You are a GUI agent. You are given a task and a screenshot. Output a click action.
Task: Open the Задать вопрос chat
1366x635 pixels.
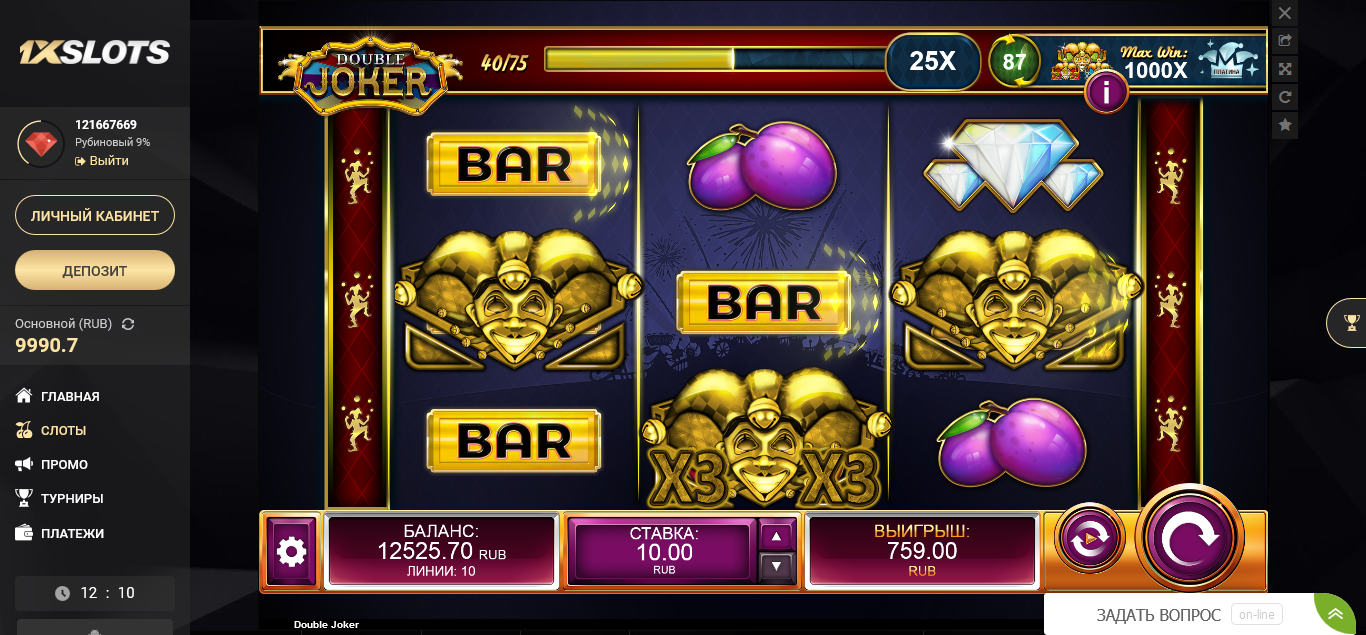coord(1158,615)
